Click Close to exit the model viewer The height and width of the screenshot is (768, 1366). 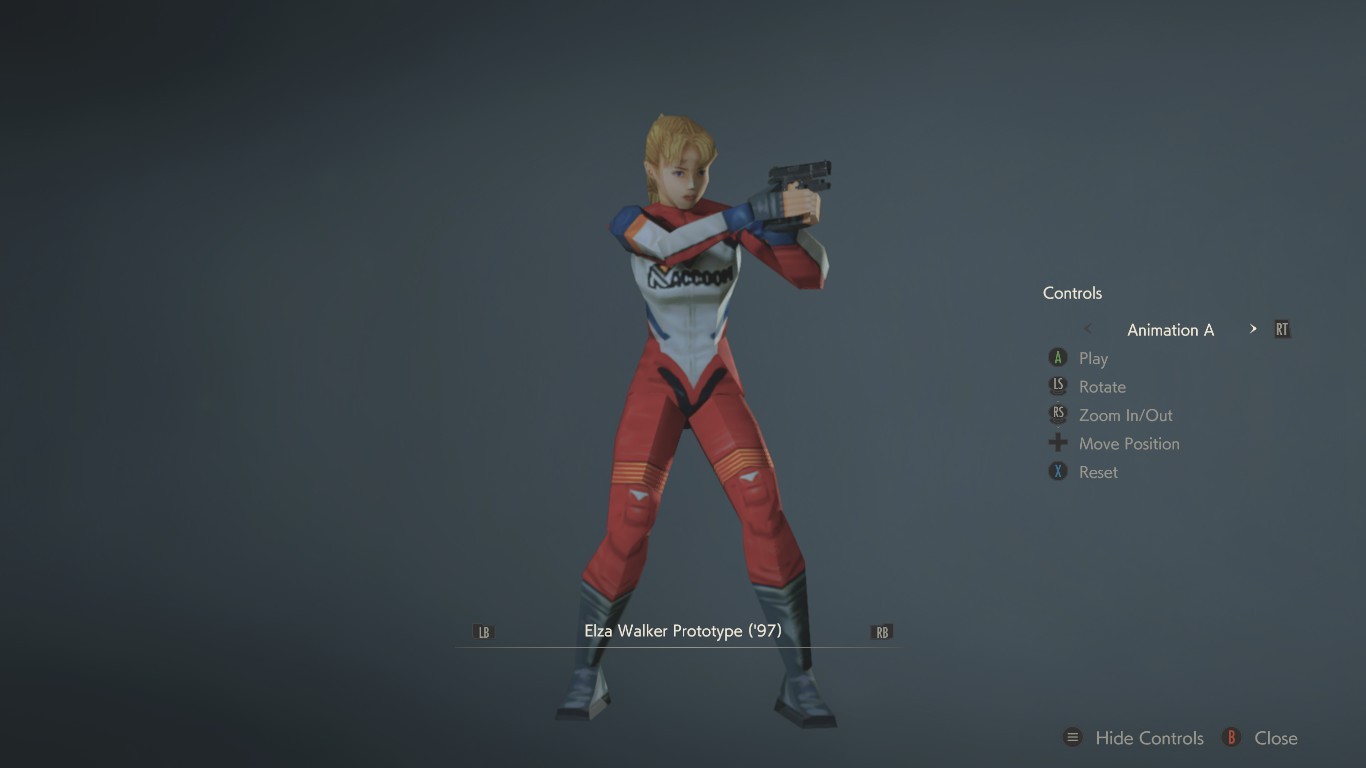coord(1276,737)
